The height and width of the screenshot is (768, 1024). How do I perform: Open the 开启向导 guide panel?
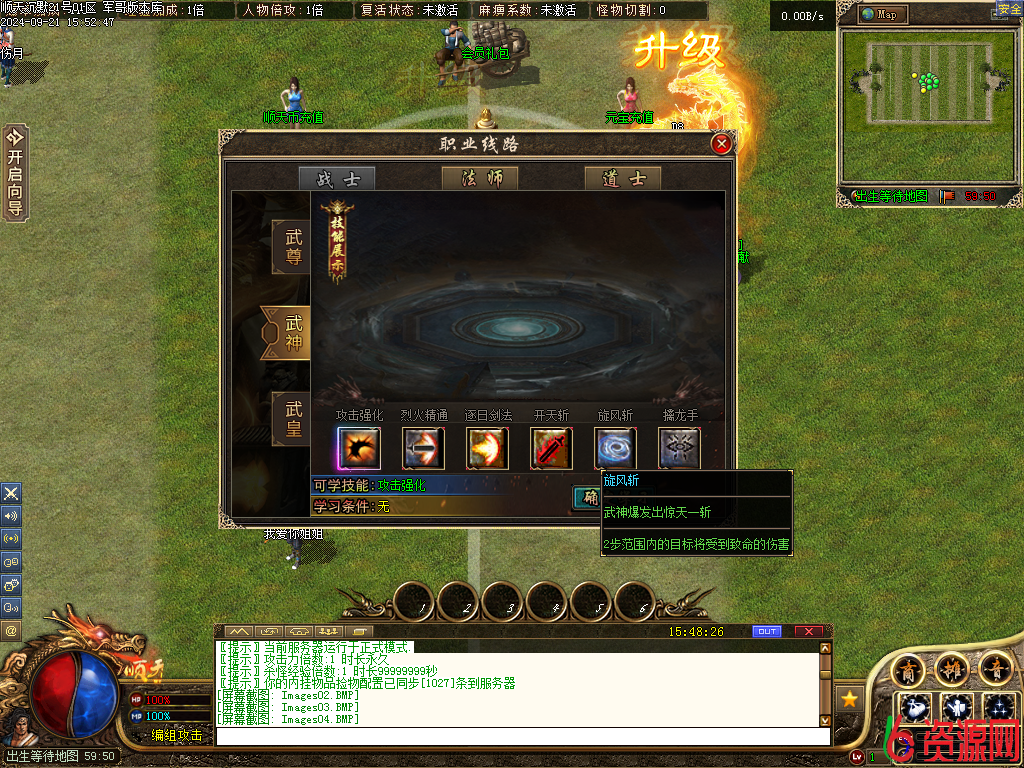[15, 172]
